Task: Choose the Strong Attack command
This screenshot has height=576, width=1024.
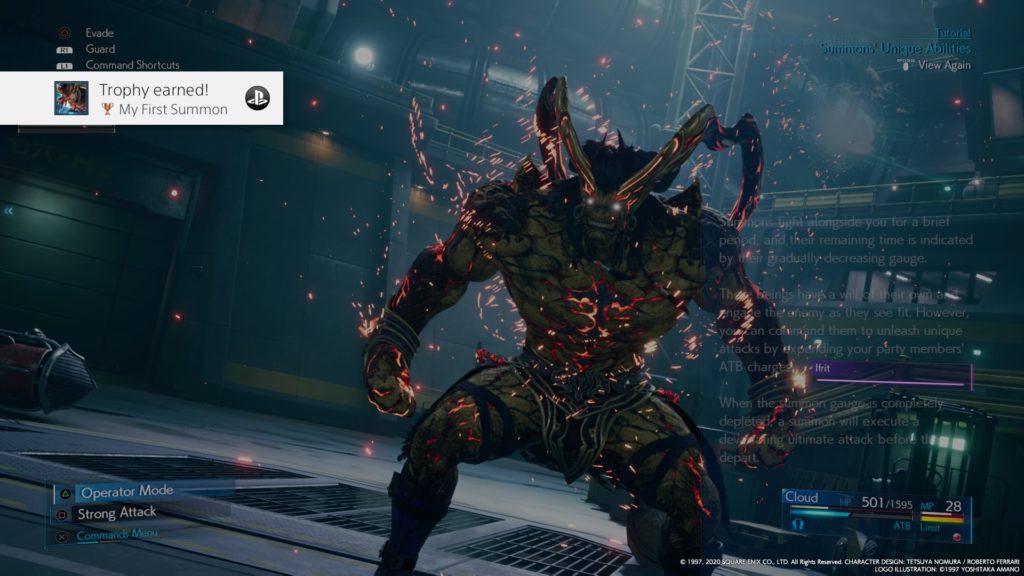Action: coord(118,513)
